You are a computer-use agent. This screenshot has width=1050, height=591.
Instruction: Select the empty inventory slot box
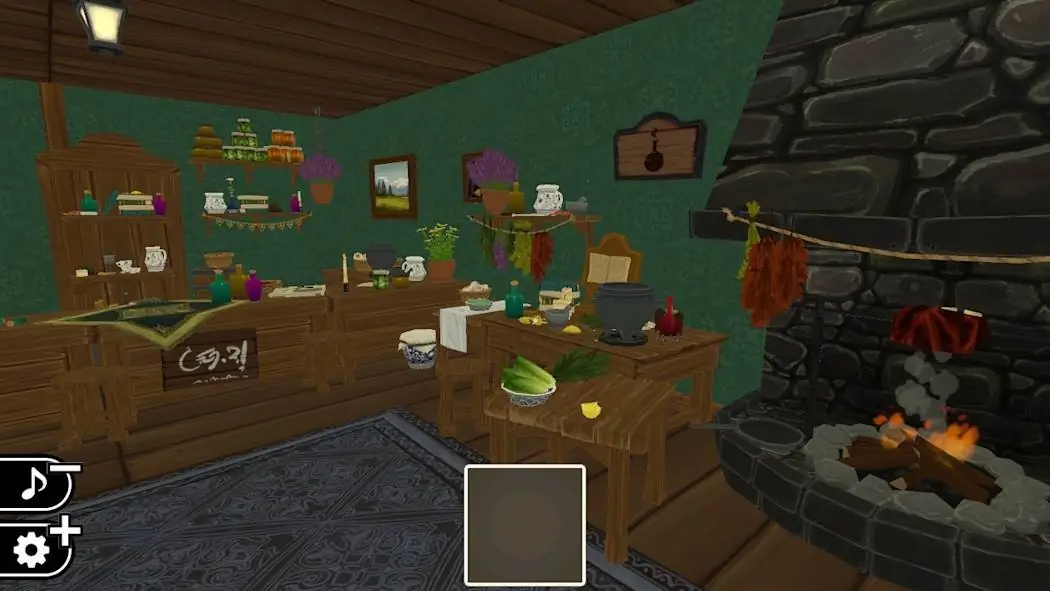point(525,525)
